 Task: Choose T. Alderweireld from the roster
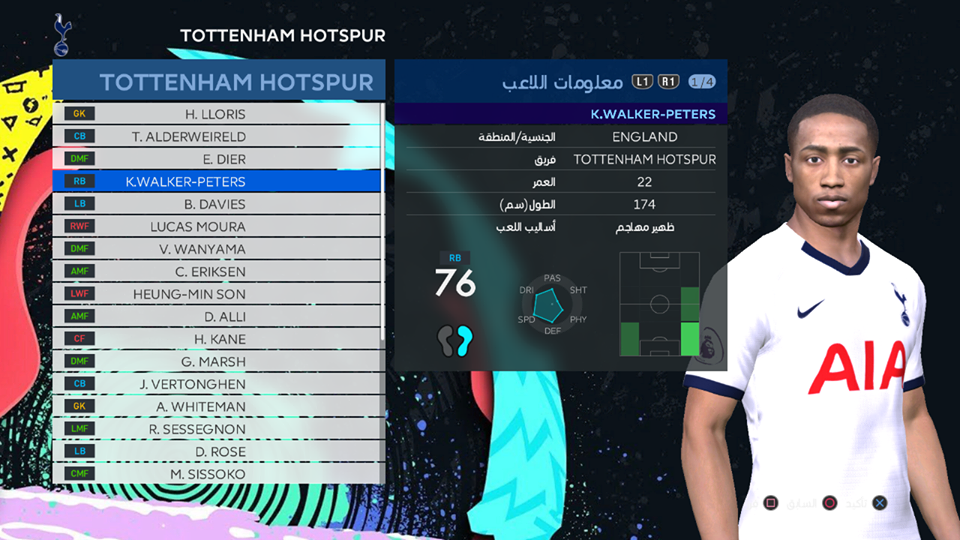coord(215,136)
